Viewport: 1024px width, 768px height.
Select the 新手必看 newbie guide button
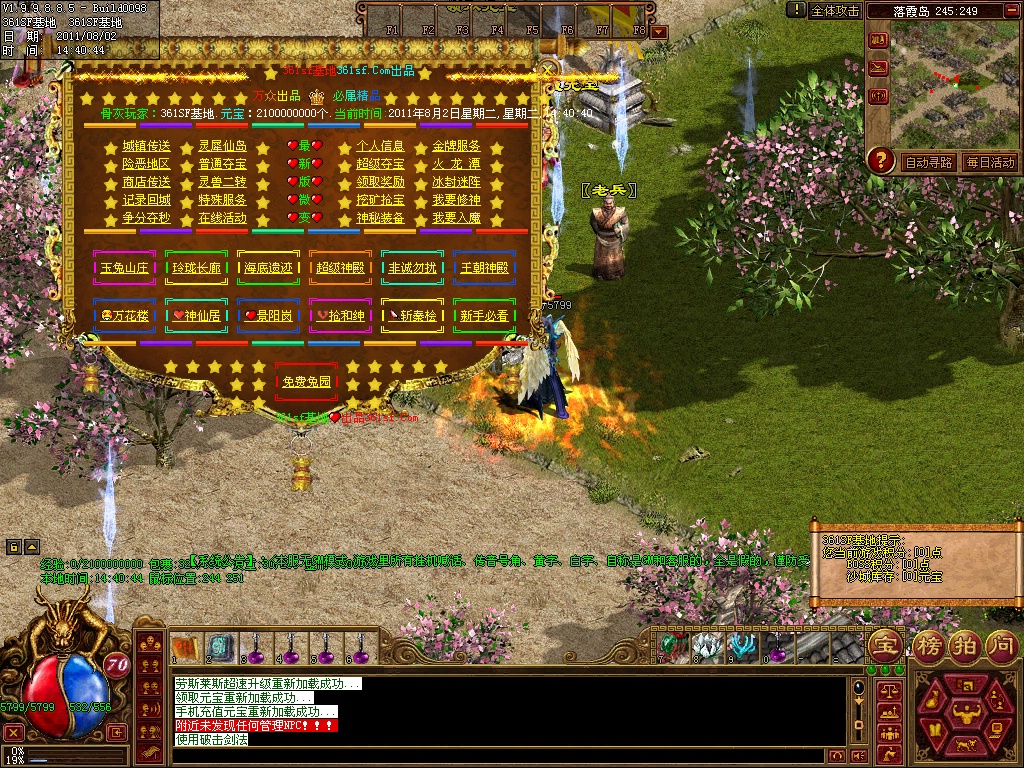[485, 316]
